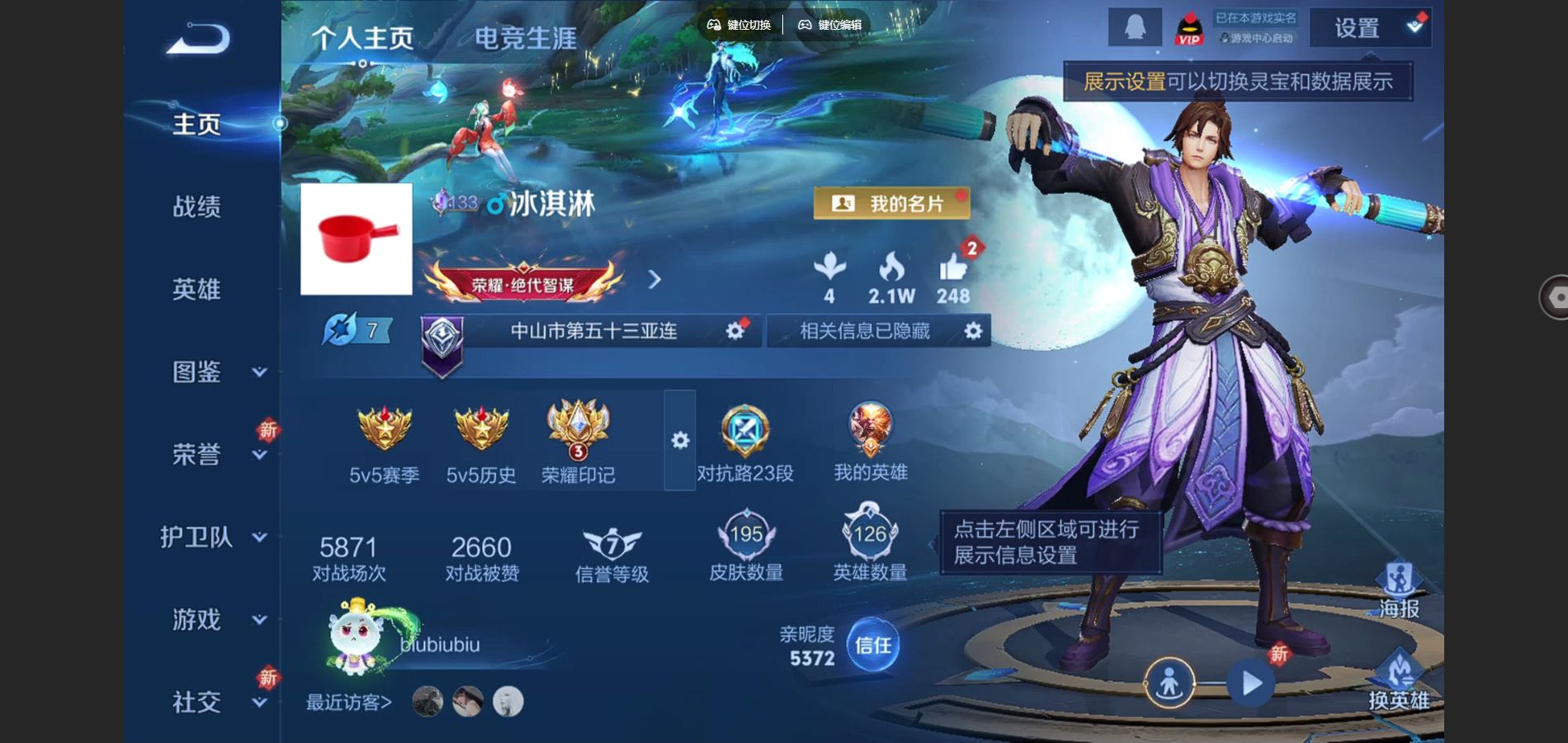The image size is (1568, 743).
Task: Open the 皮肤数量 stat
Action: pyautogui.click(x=746, y=546)
